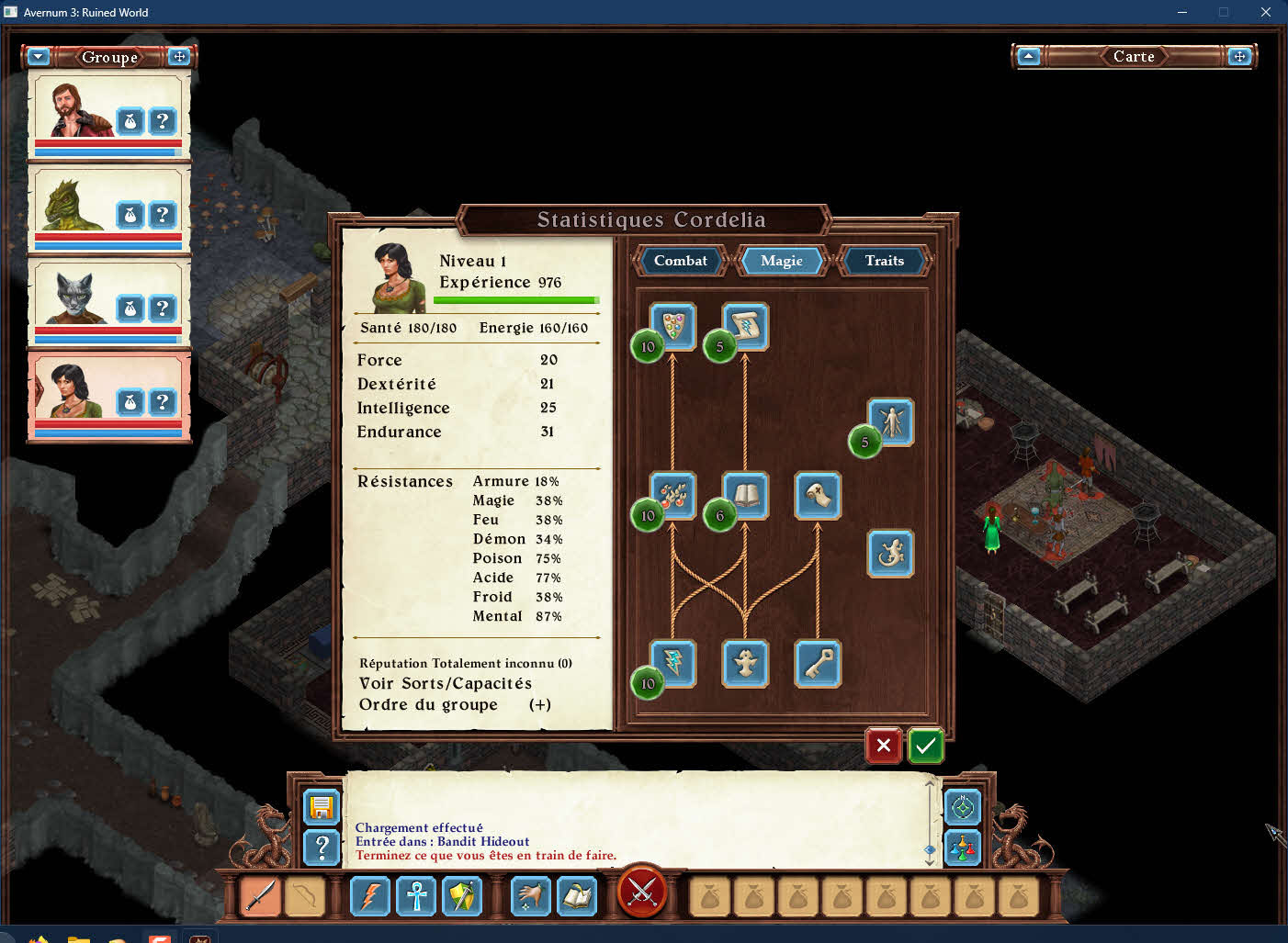Toggle combat mode with crossed swords
The height and width of the screenshot is (943, 1288).
pos(642,892)
